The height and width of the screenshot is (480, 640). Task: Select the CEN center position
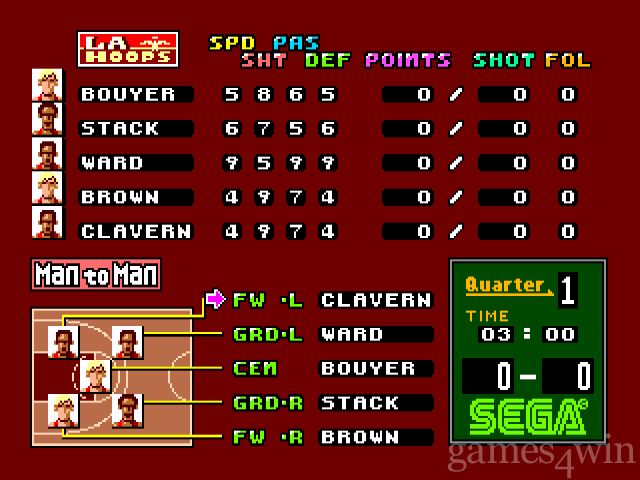click(x=254, y=368)
